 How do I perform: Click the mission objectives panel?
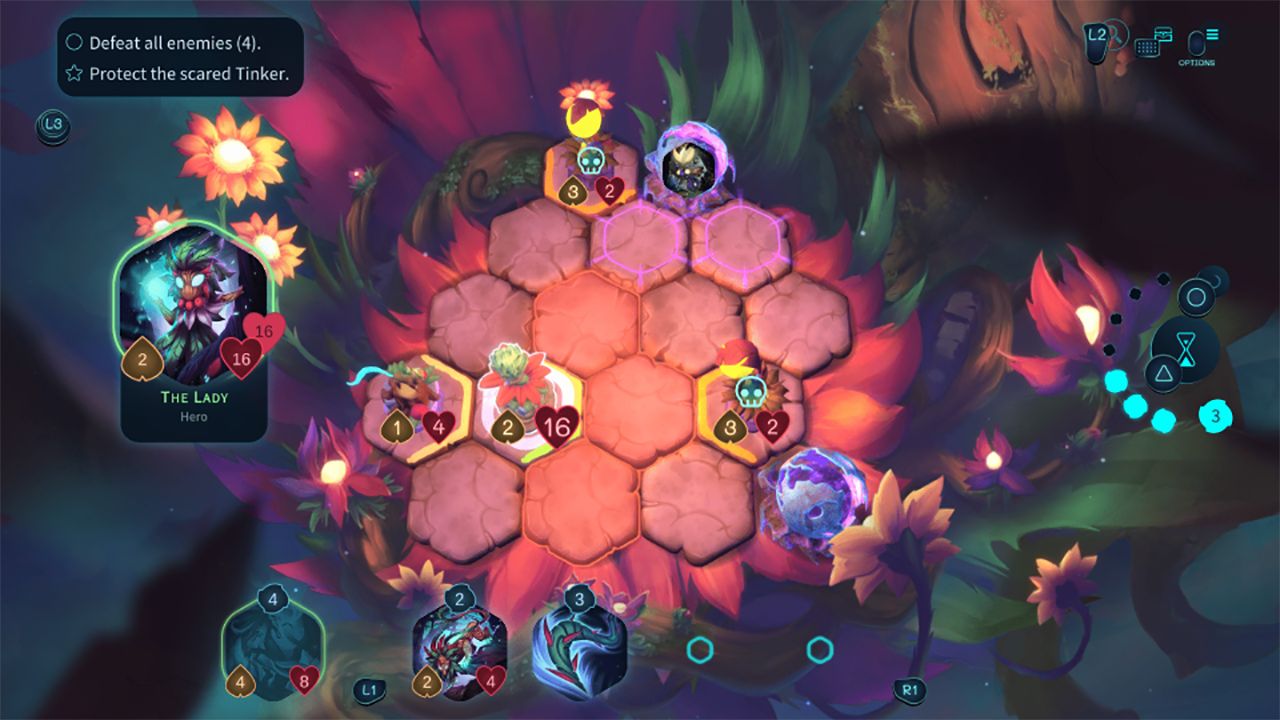pyautogui.click(x=180, y=58)
